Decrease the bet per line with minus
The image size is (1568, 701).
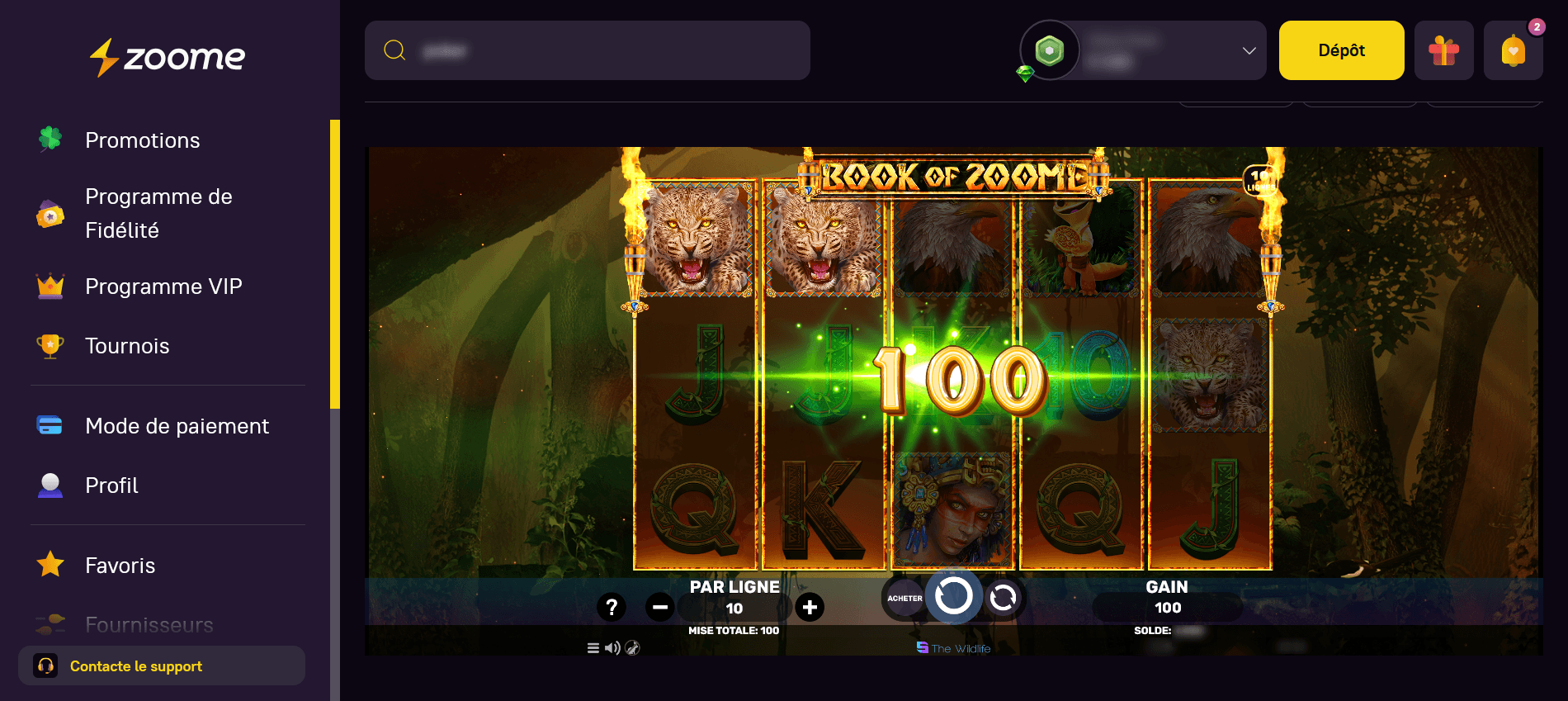point(659,608)
